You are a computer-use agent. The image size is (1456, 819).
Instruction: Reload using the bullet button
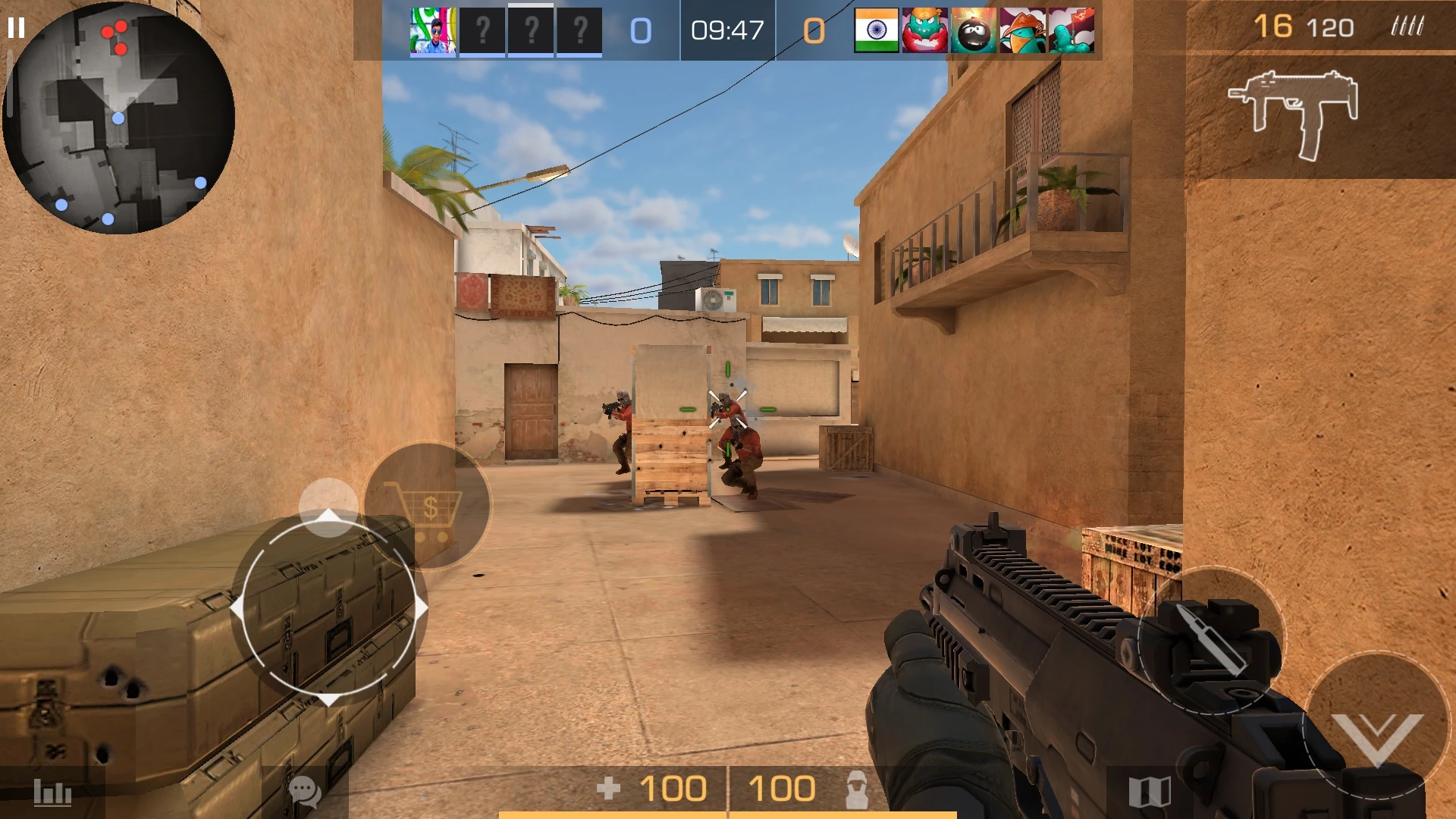(x=1210, y=641)
